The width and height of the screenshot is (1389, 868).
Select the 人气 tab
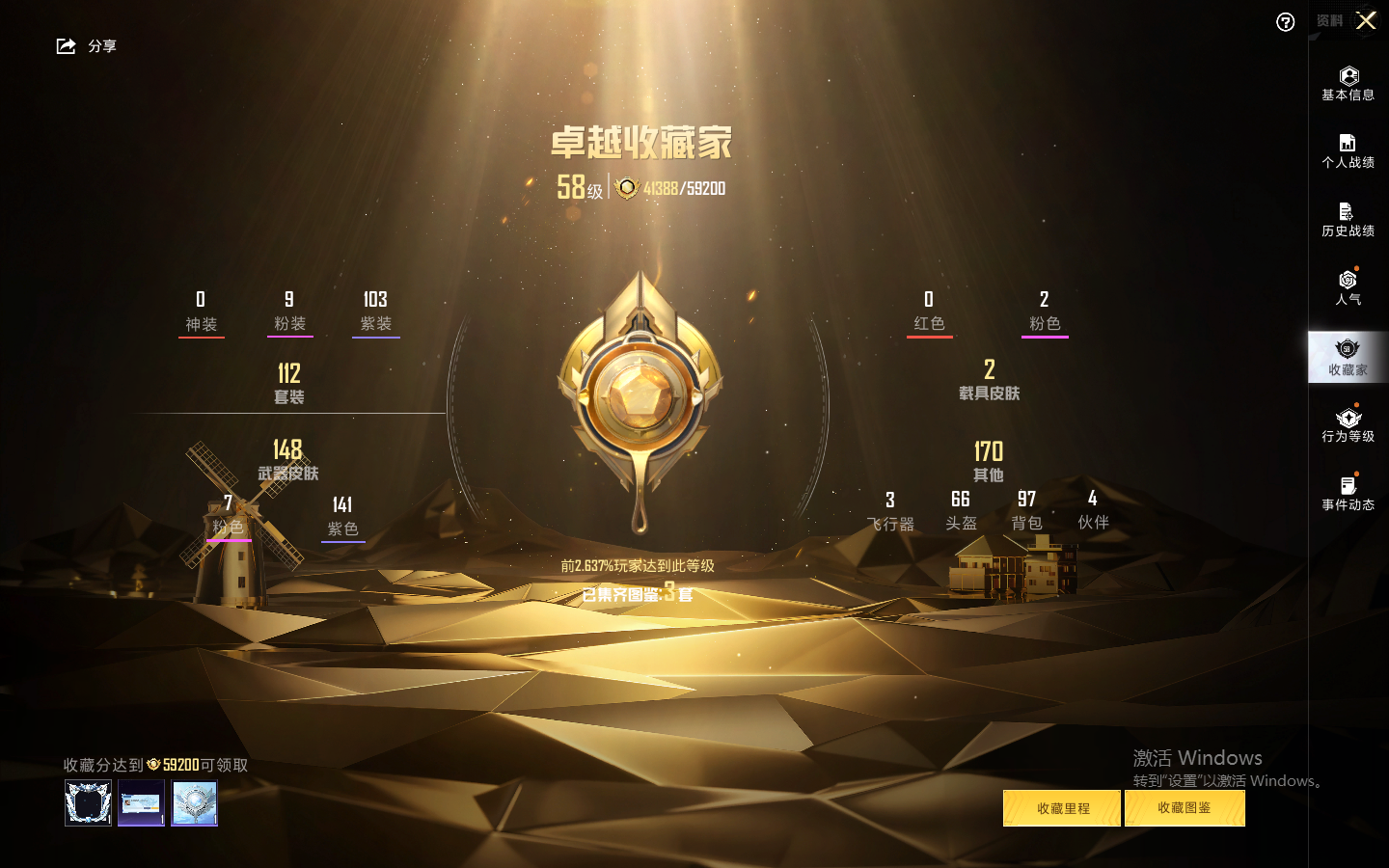click(x=1348, y=287)
